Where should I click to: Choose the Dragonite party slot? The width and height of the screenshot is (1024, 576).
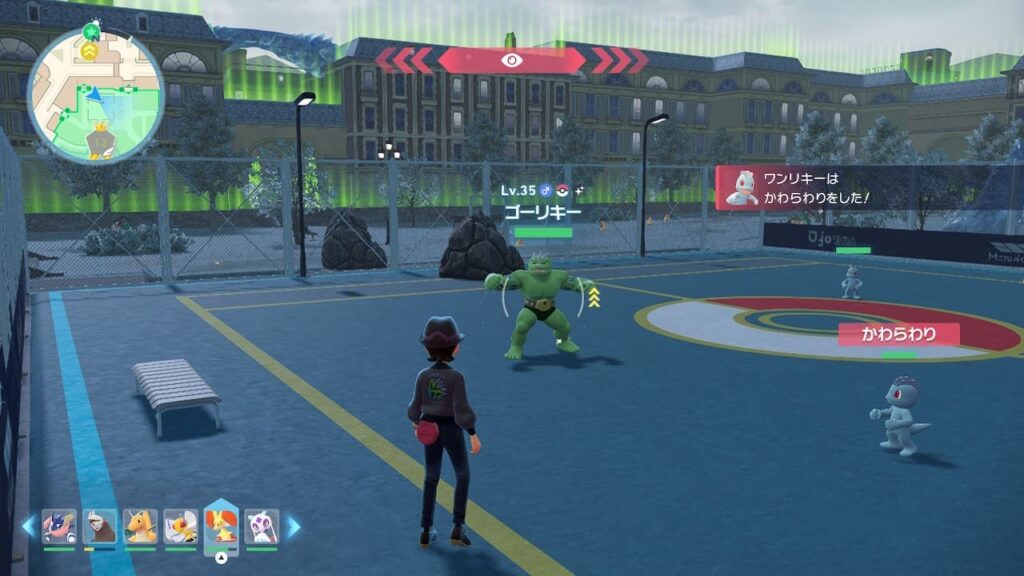[140, 526]
